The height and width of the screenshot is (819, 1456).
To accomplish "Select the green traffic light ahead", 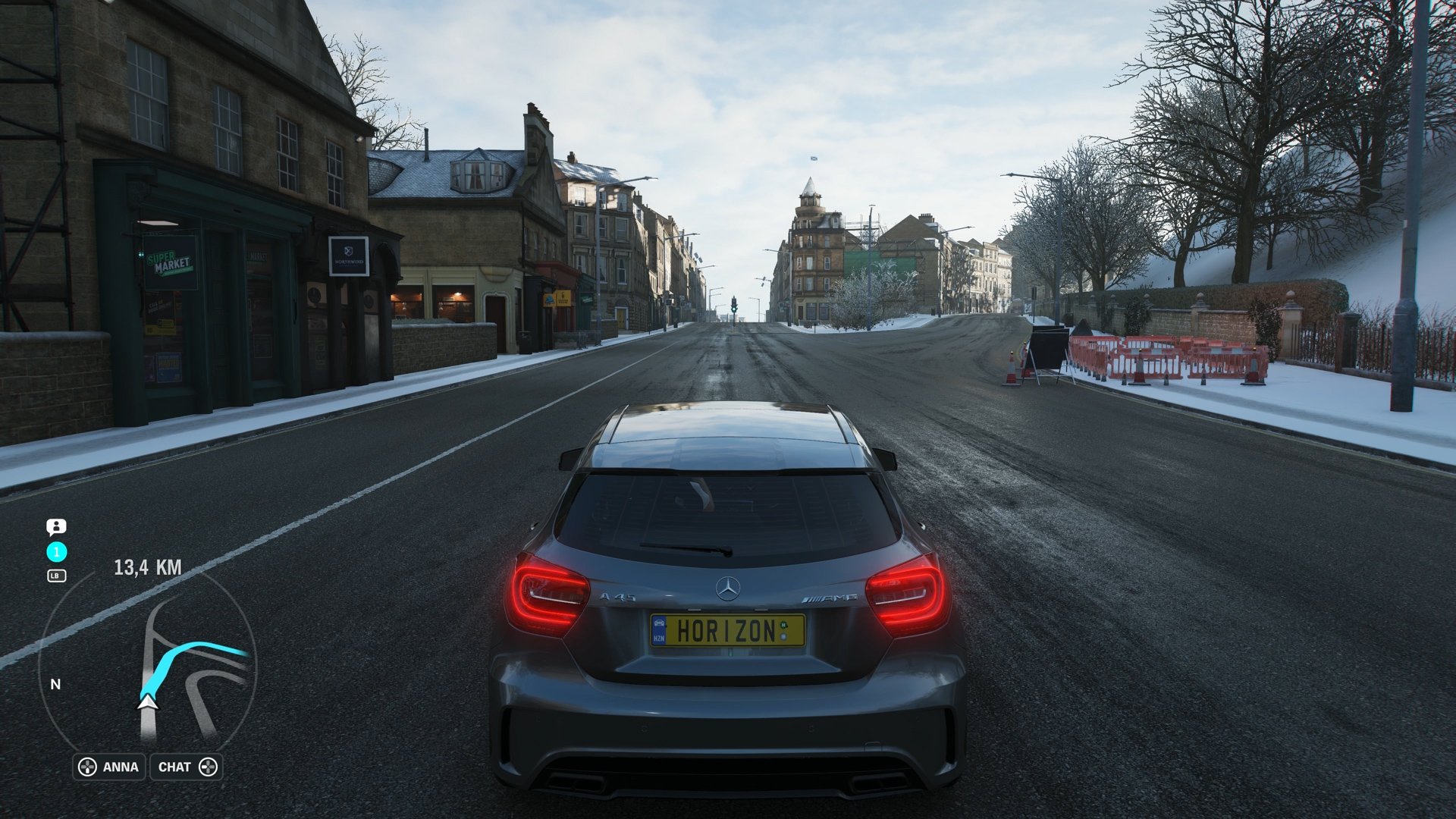I will point(734,309).
